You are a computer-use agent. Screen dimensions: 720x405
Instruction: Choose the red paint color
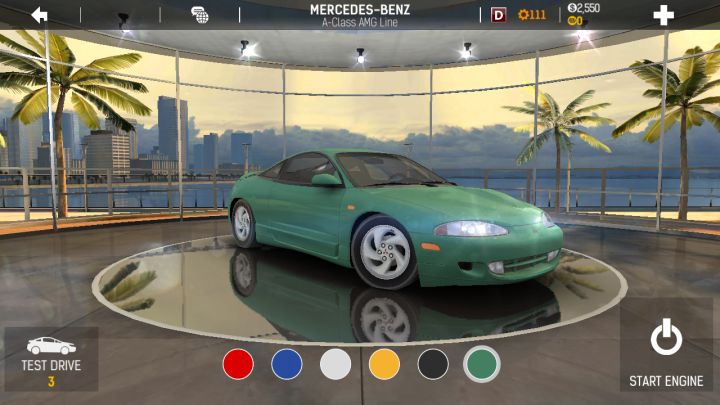tap(238, 364)
